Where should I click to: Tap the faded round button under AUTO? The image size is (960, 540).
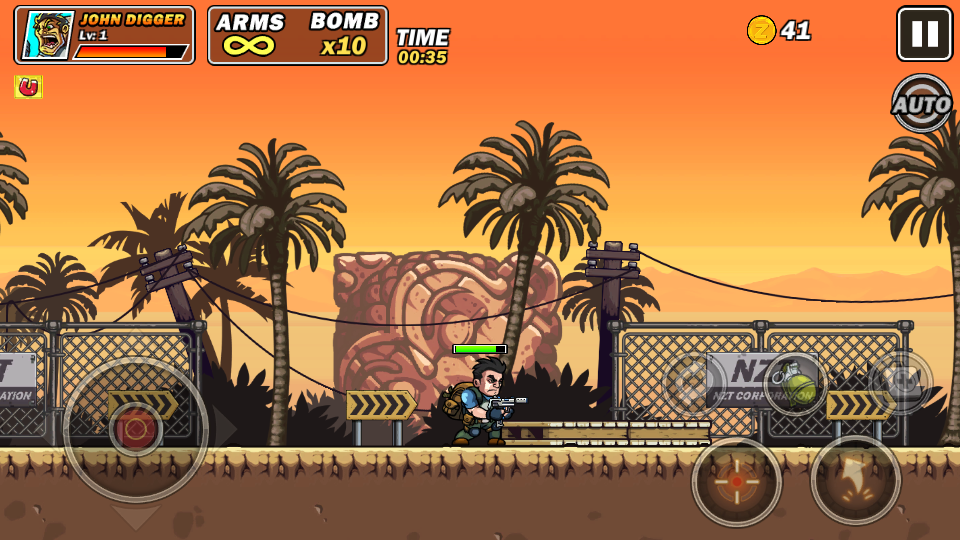(x=900, y=382)
